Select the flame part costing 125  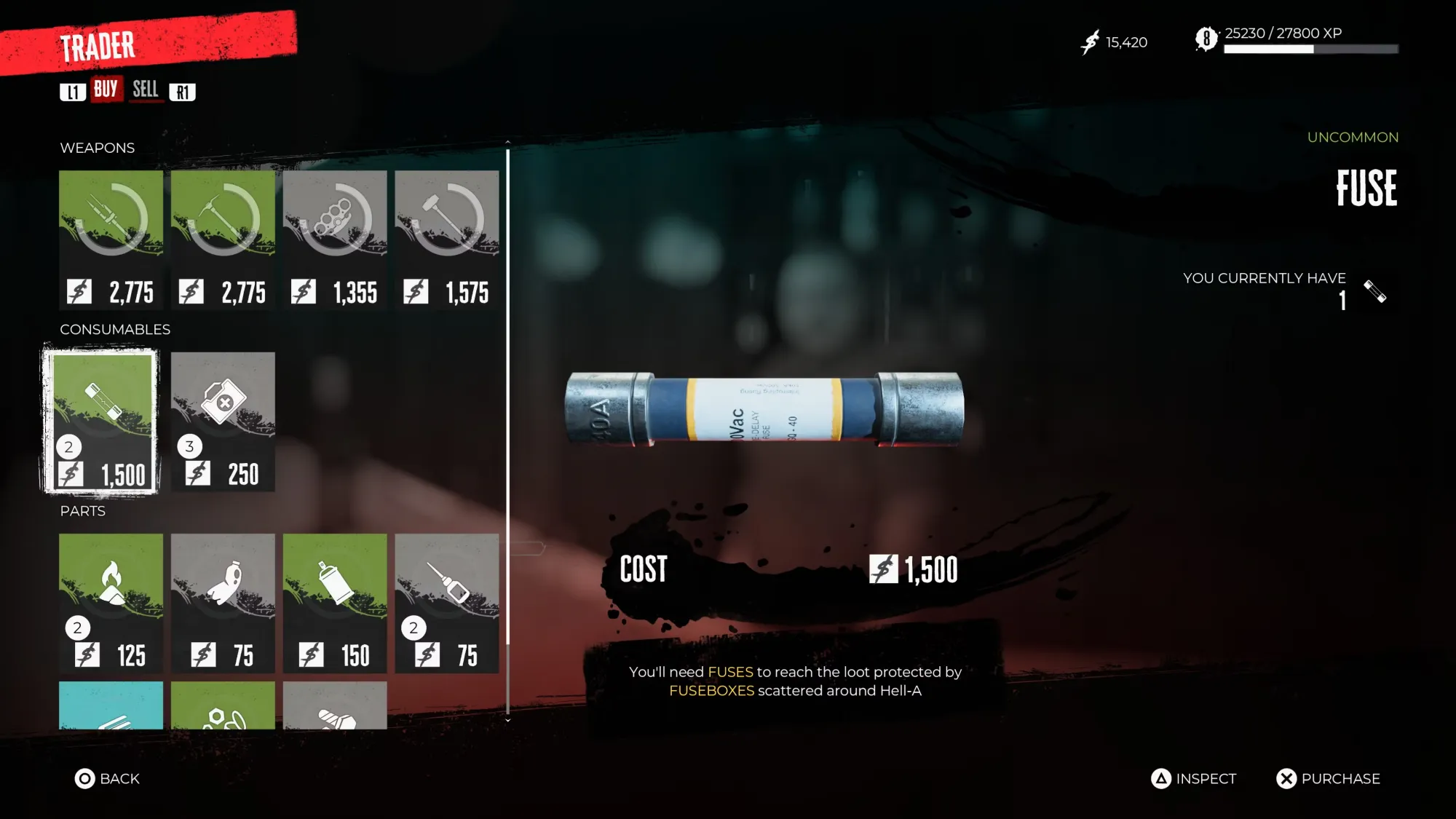(111, 602)
